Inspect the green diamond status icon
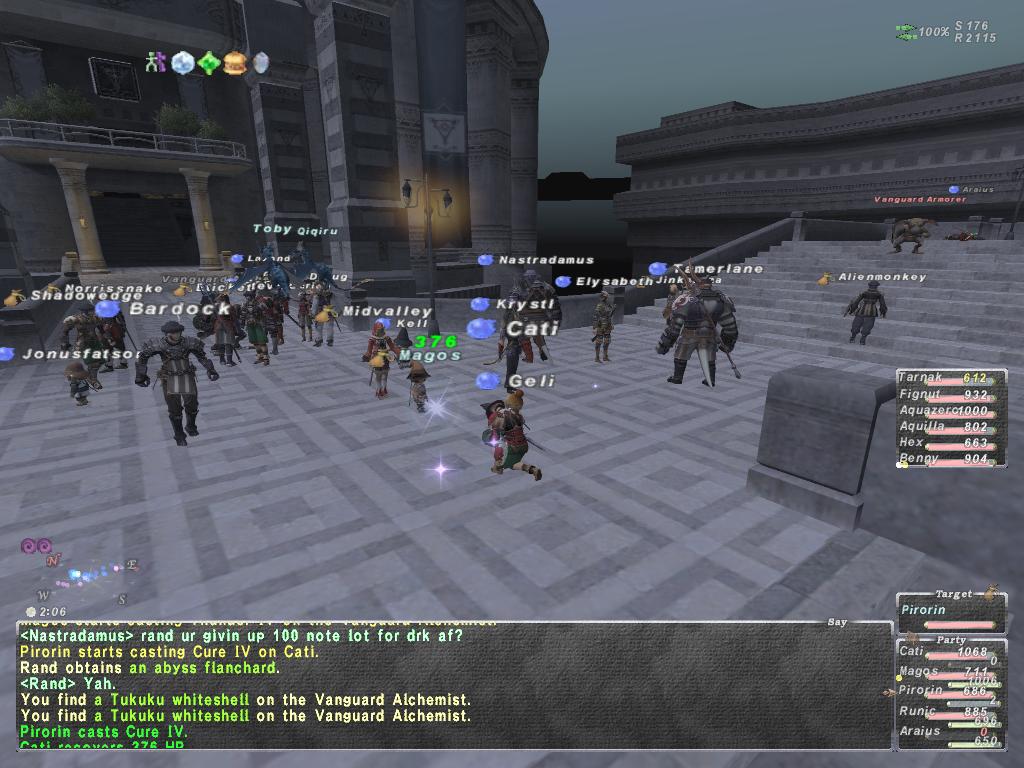Viewport: 1024px width, 768px height. [x=208, y=63]
